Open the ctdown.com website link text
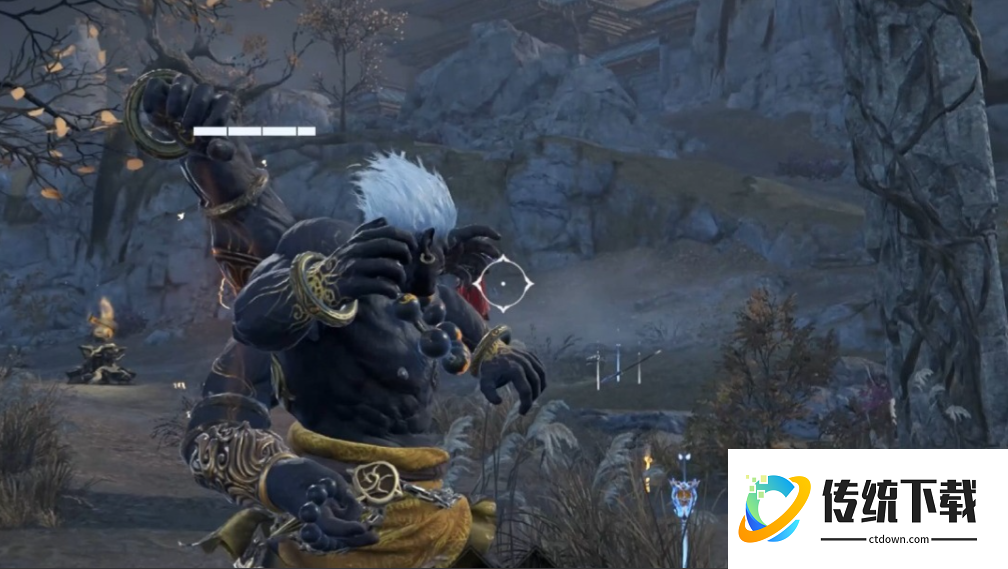The width and height of the screenshot is (1008, 569). 898,540
